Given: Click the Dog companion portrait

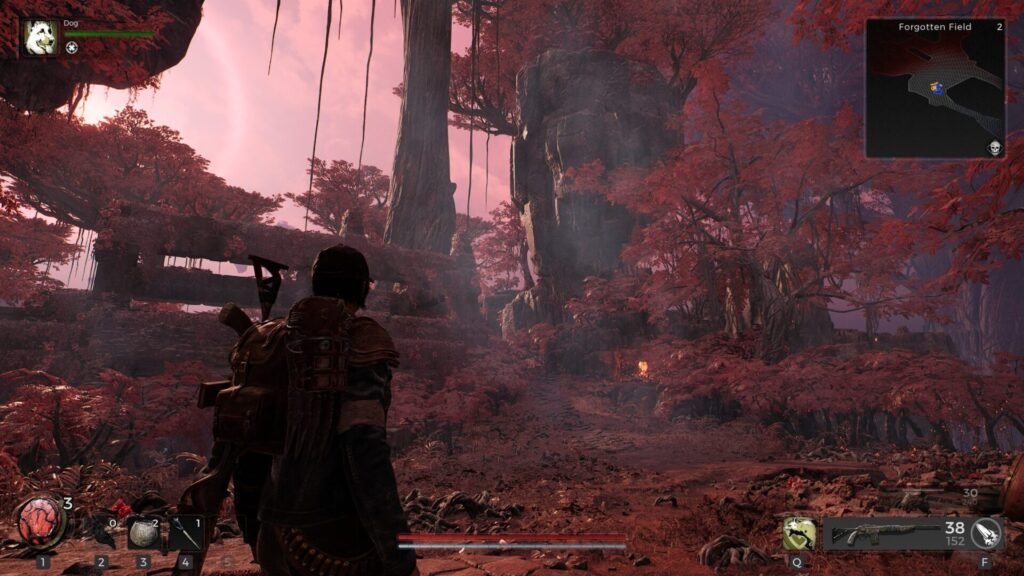Looking at the screenshot, I should click(40, 37).
